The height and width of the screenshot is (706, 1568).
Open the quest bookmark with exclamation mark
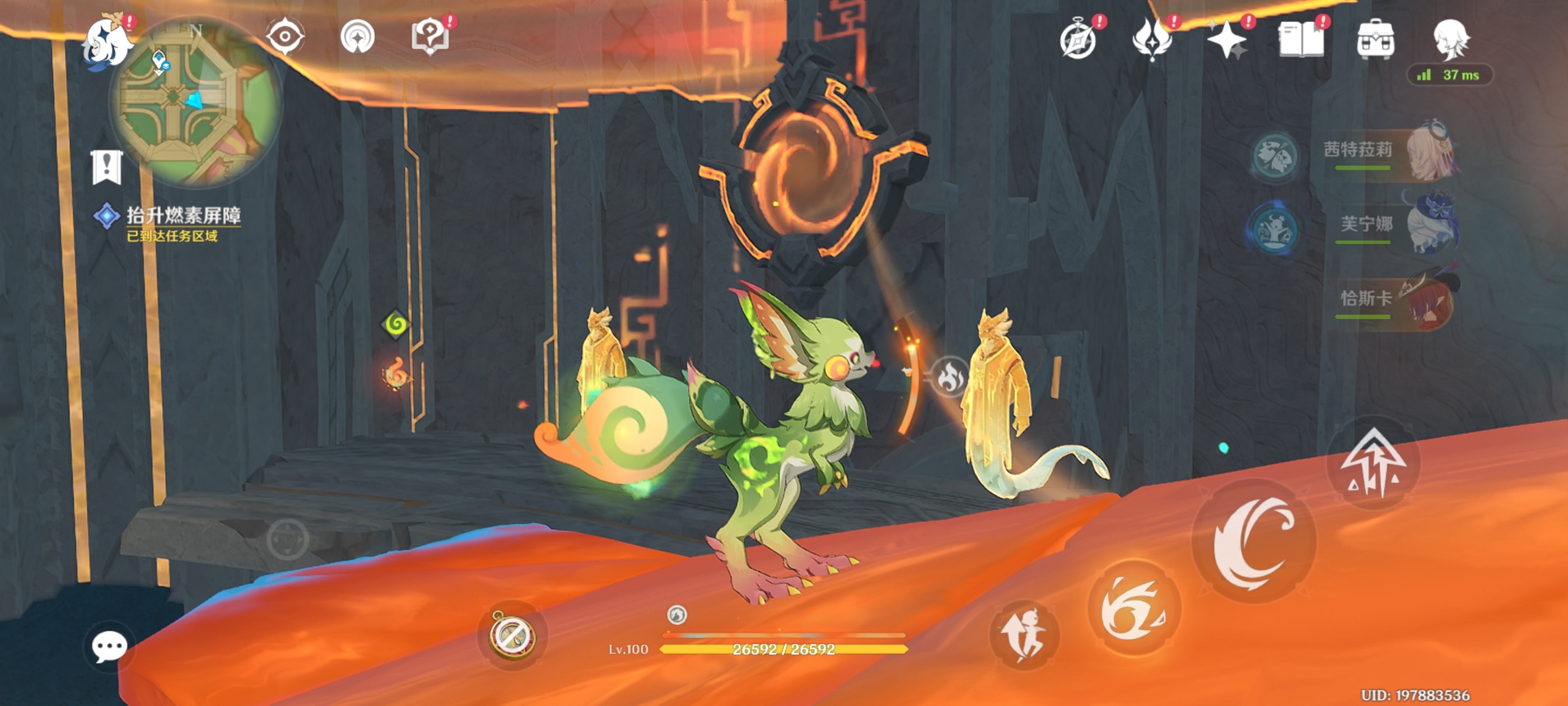click(x=107, y=167)
